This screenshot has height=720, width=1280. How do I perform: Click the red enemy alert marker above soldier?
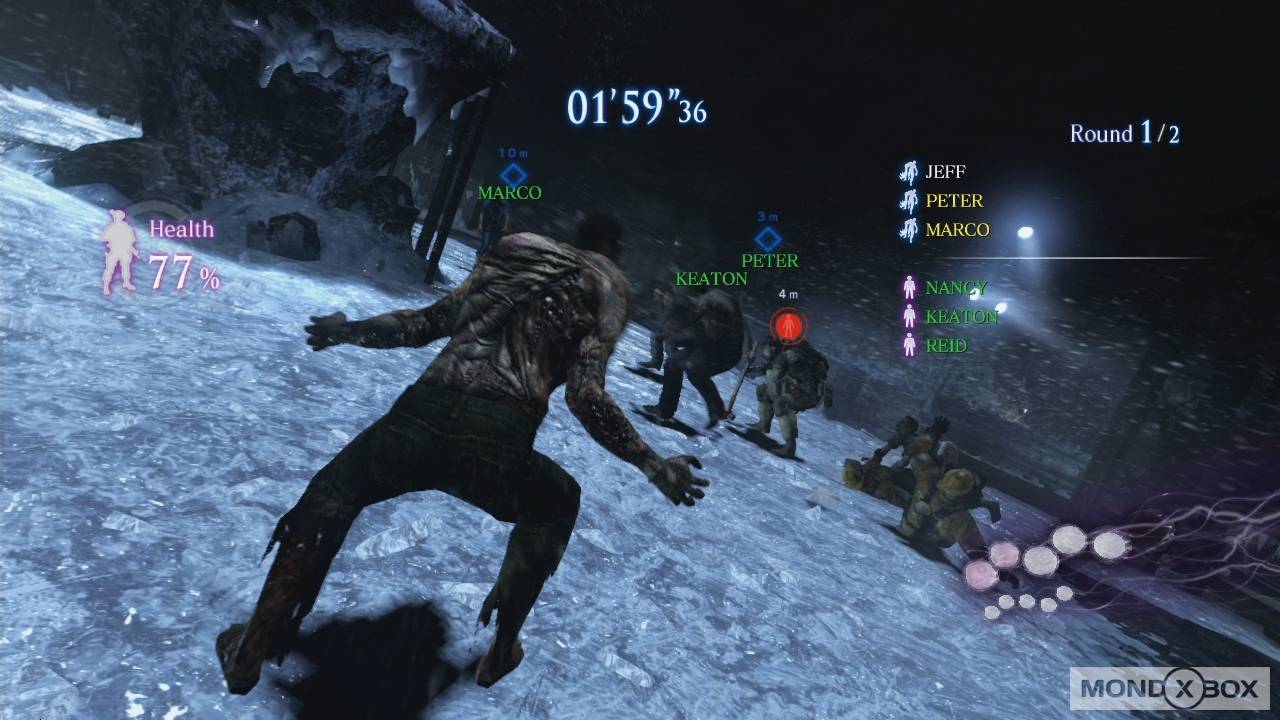787,323
